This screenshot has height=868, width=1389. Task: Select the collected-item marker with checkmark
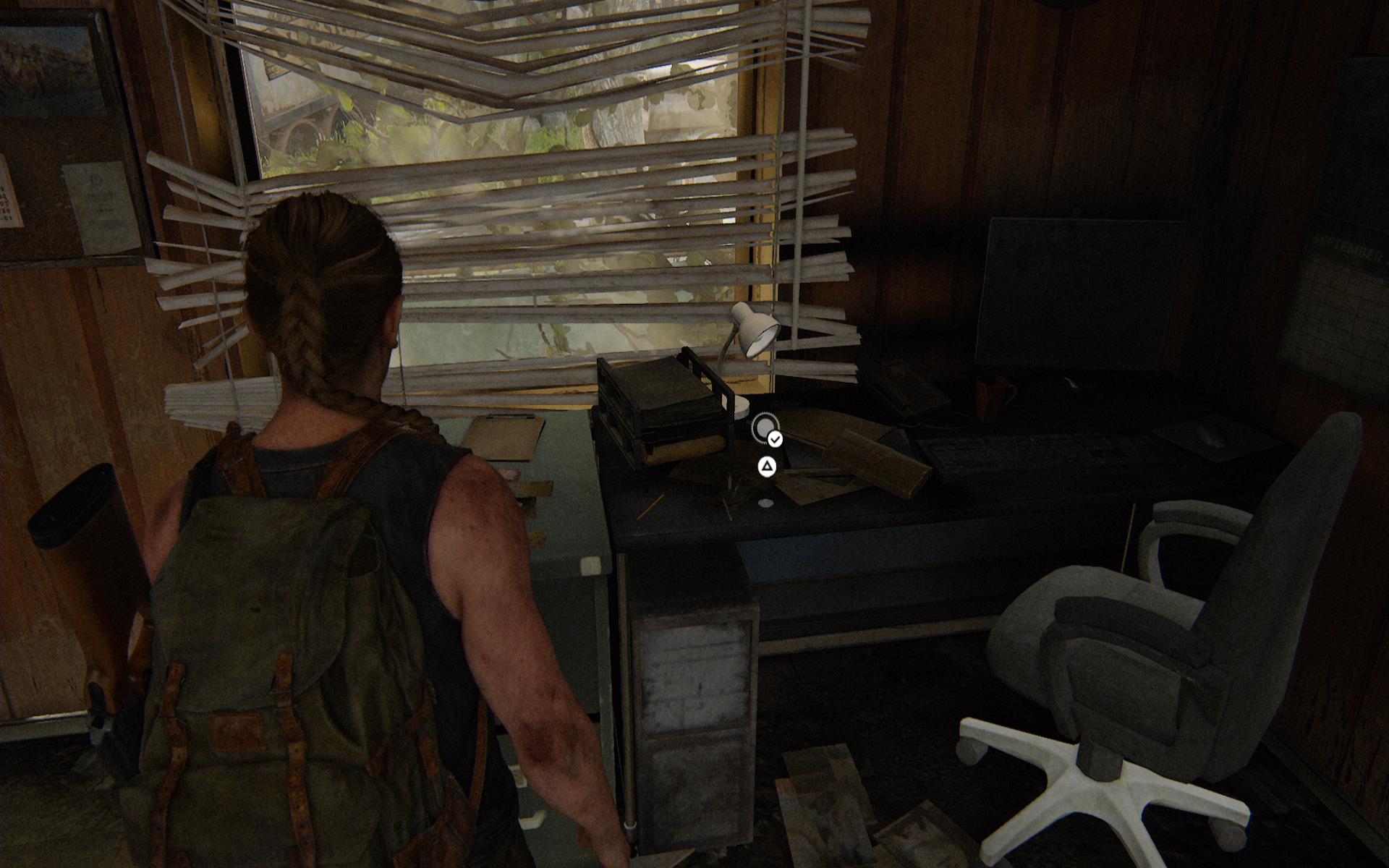click(x=765, y=428)
